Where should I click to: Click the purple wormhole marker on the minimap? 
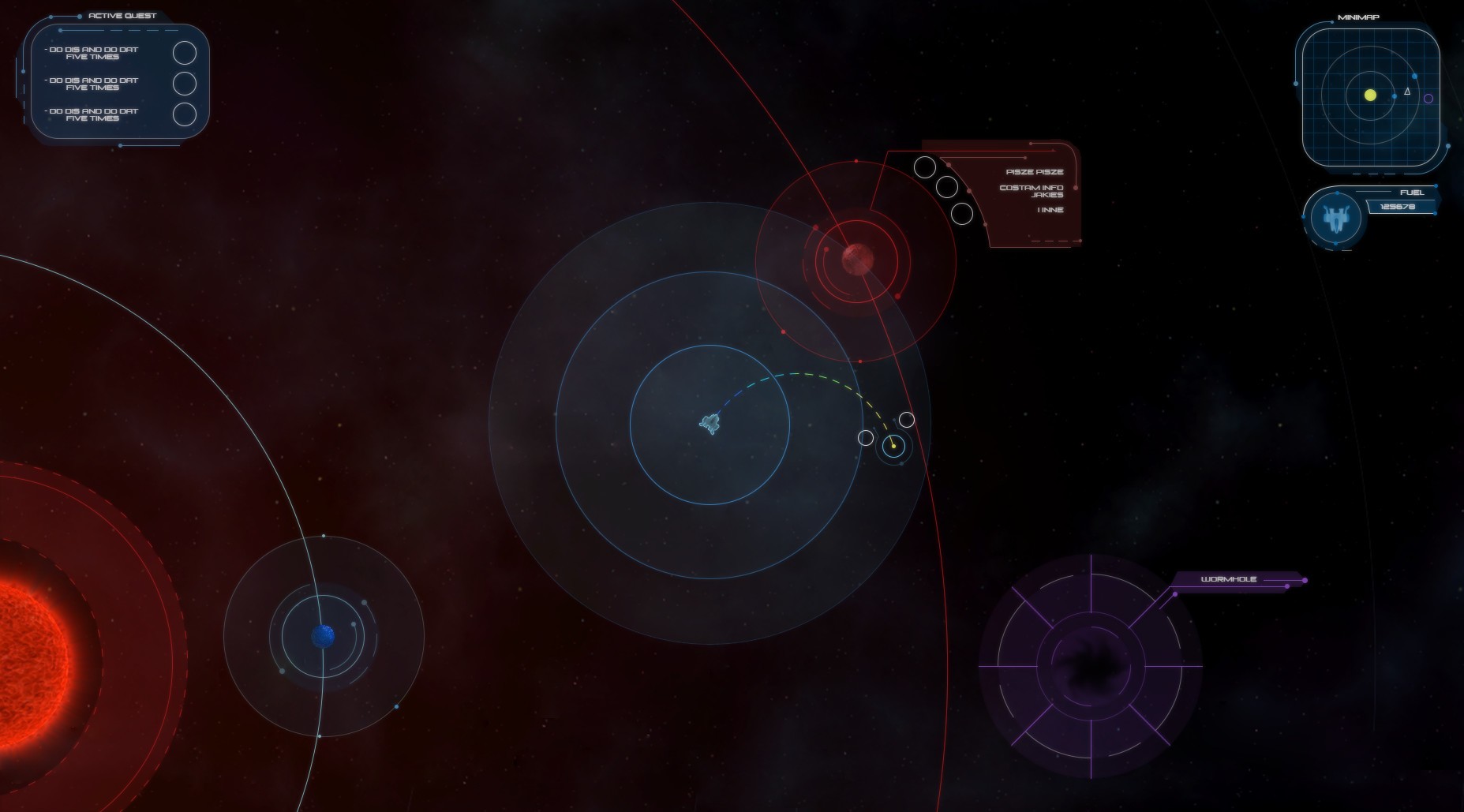[x=1430, y=96]
